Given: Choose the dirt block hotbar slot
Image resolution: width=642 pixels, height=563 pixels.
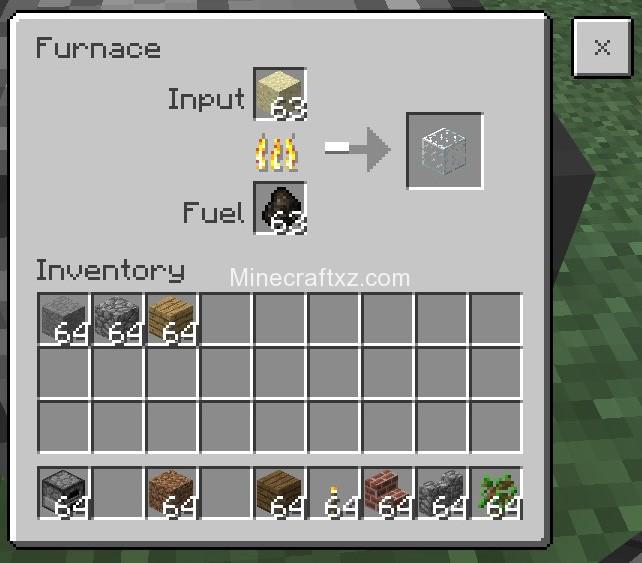Looking at the screenshot, I should tap(173, 493).
